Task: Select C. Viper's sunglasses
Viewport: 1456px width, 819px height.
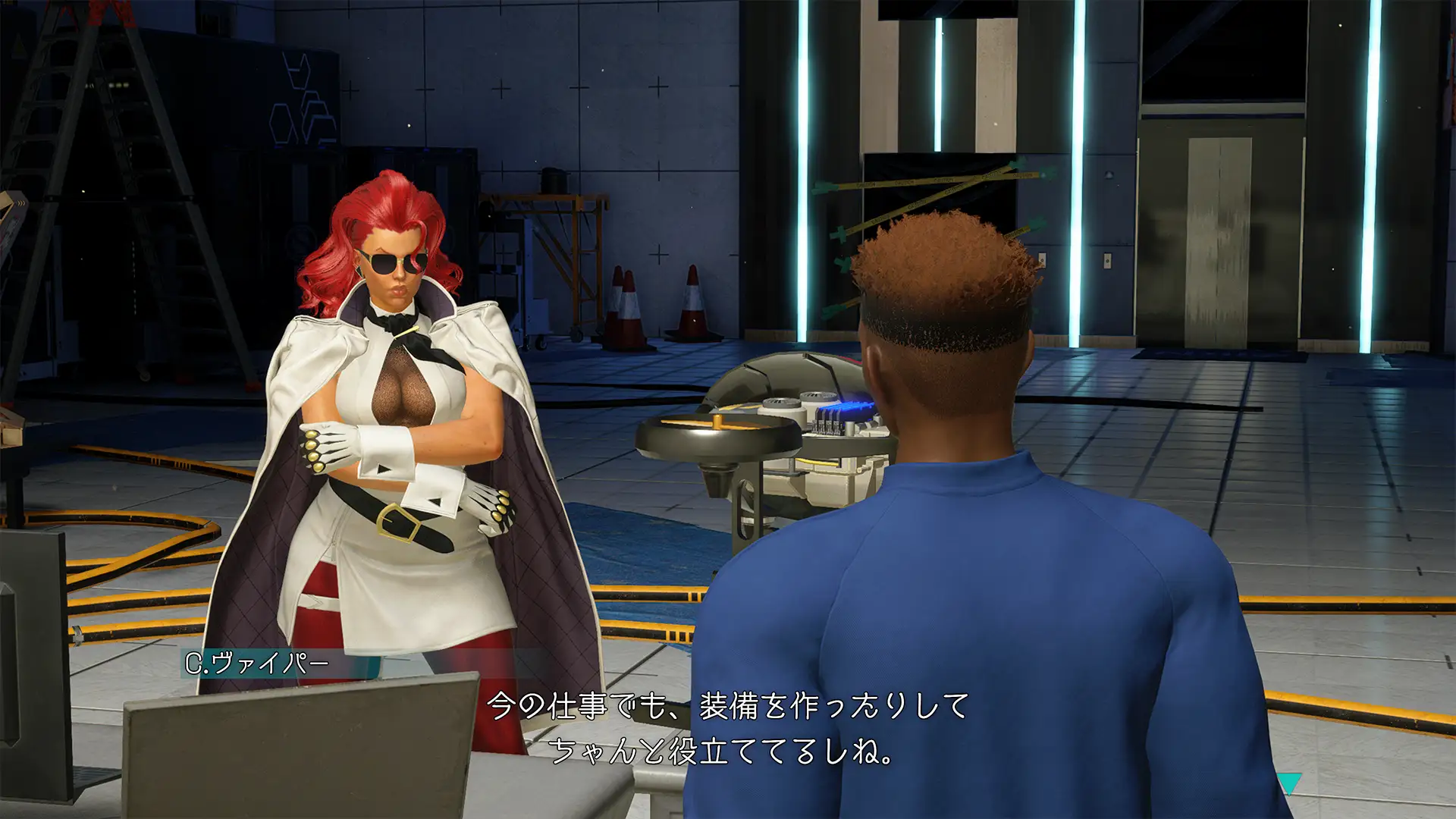Action: tap(396, 264)
